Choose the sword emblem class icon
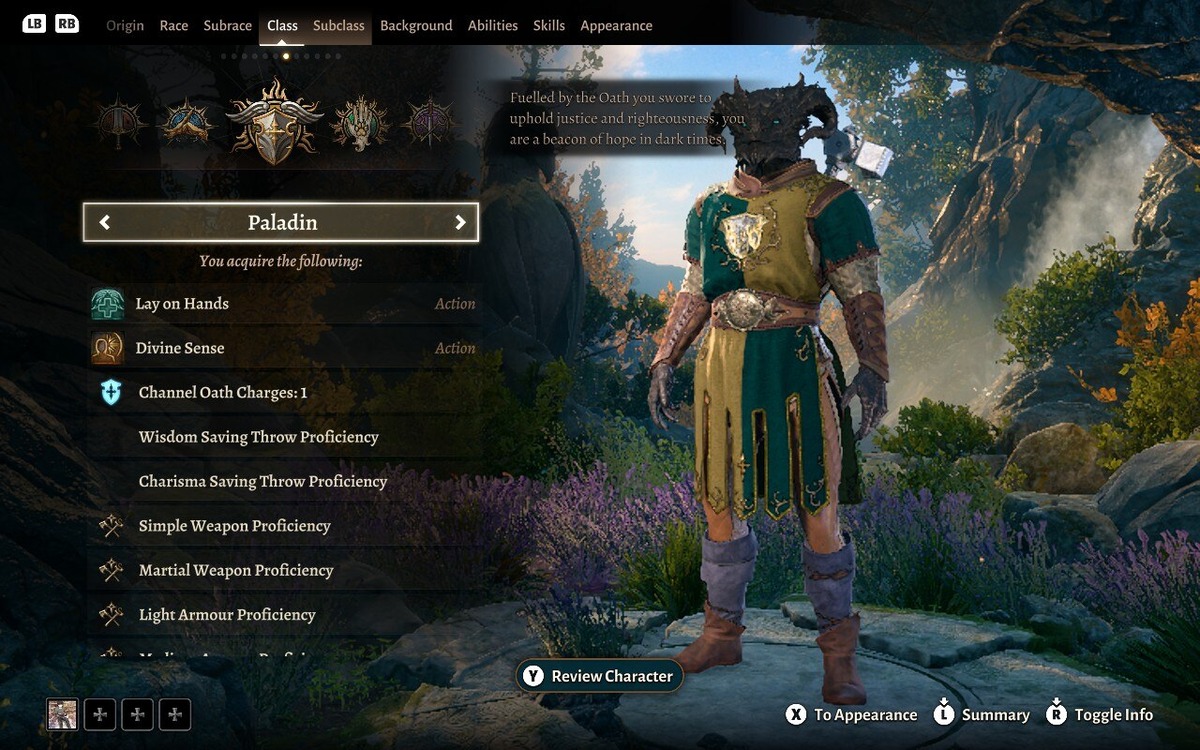1200x750 pixels. 121,123
